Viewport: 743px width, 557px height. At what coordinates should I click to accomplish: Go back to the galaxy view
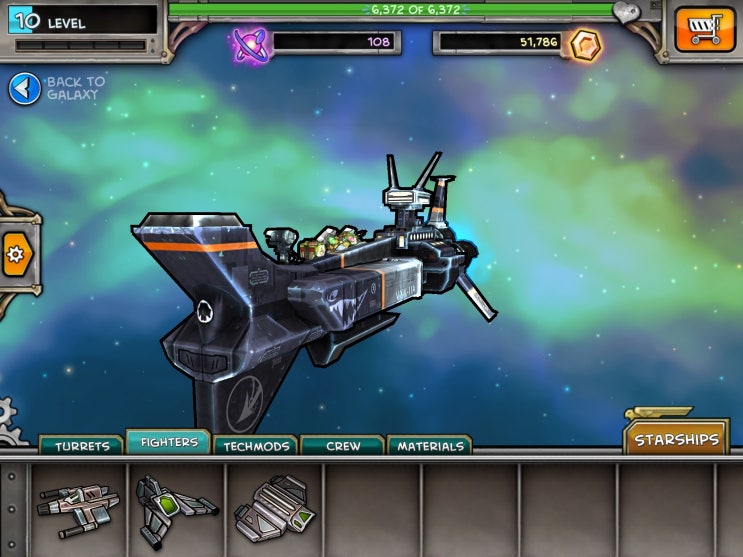pyautogui.click(x=25, y=89)
